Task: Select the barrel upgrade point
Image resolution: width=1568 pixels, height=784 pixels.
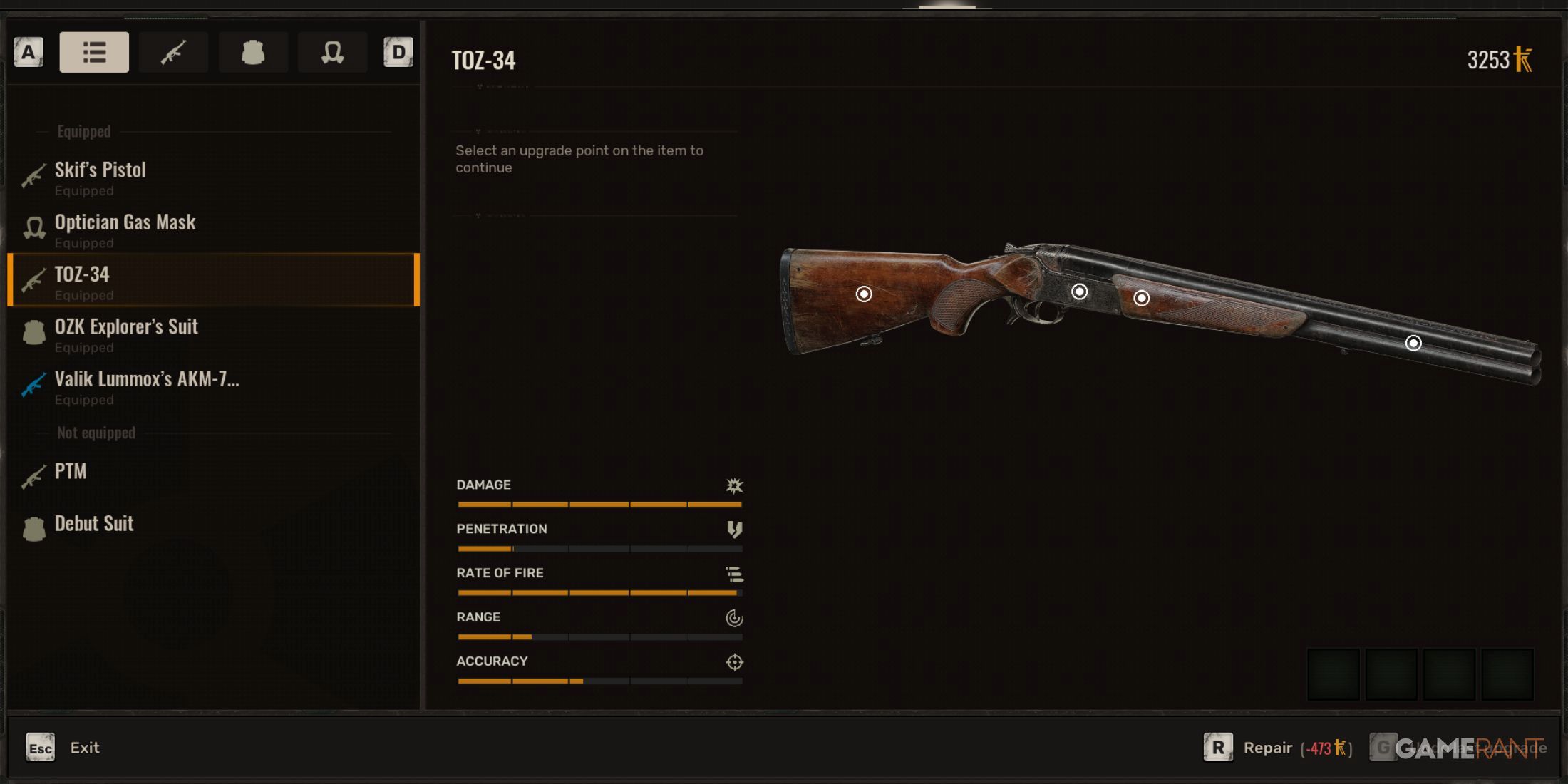Action: tap(1413, 344)
